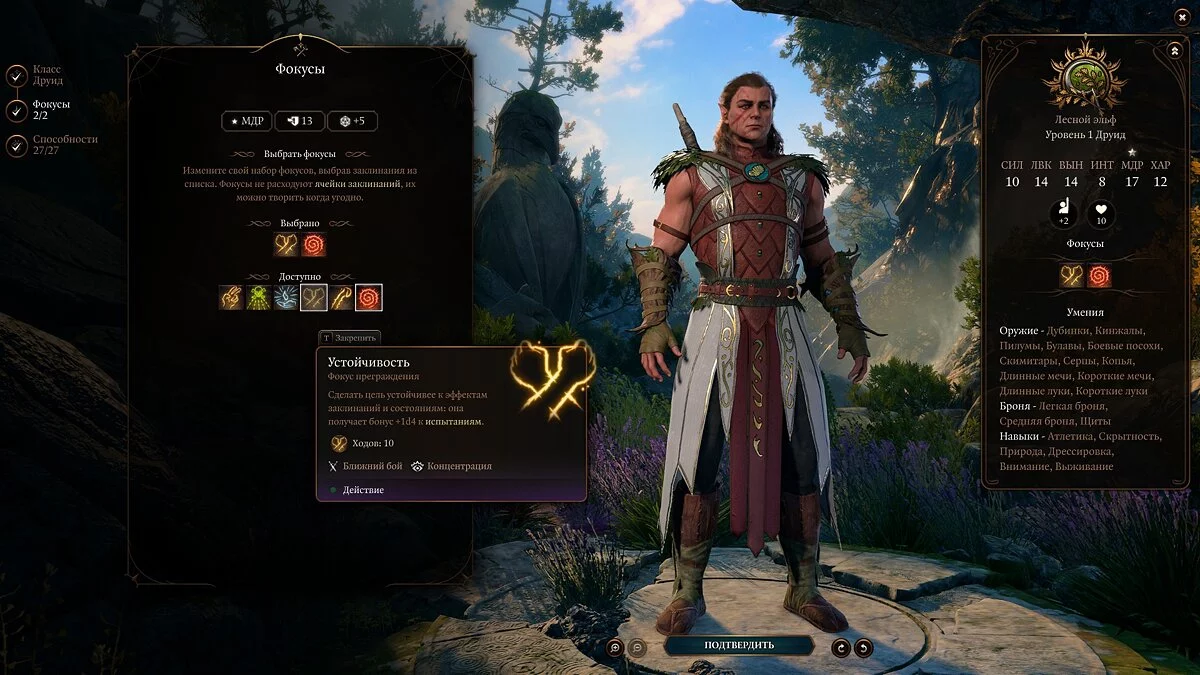
Task: Toggle the Устойчивость cantrip in Доступно
Action: coord(314,297)
